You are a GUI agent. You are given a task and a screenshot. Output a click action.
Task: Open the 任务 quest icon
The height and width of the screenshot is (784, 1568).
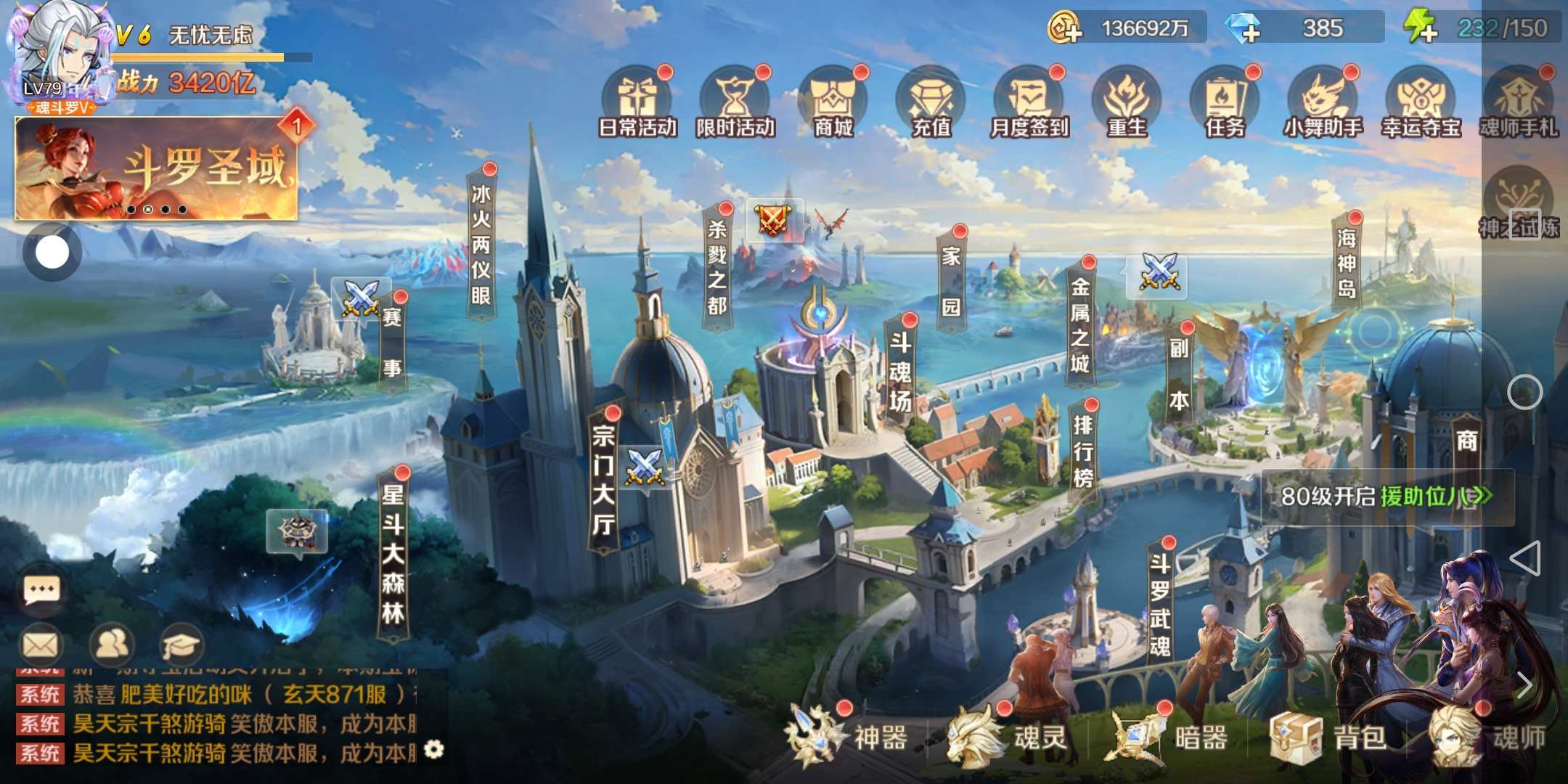(x=1225, y=103)
